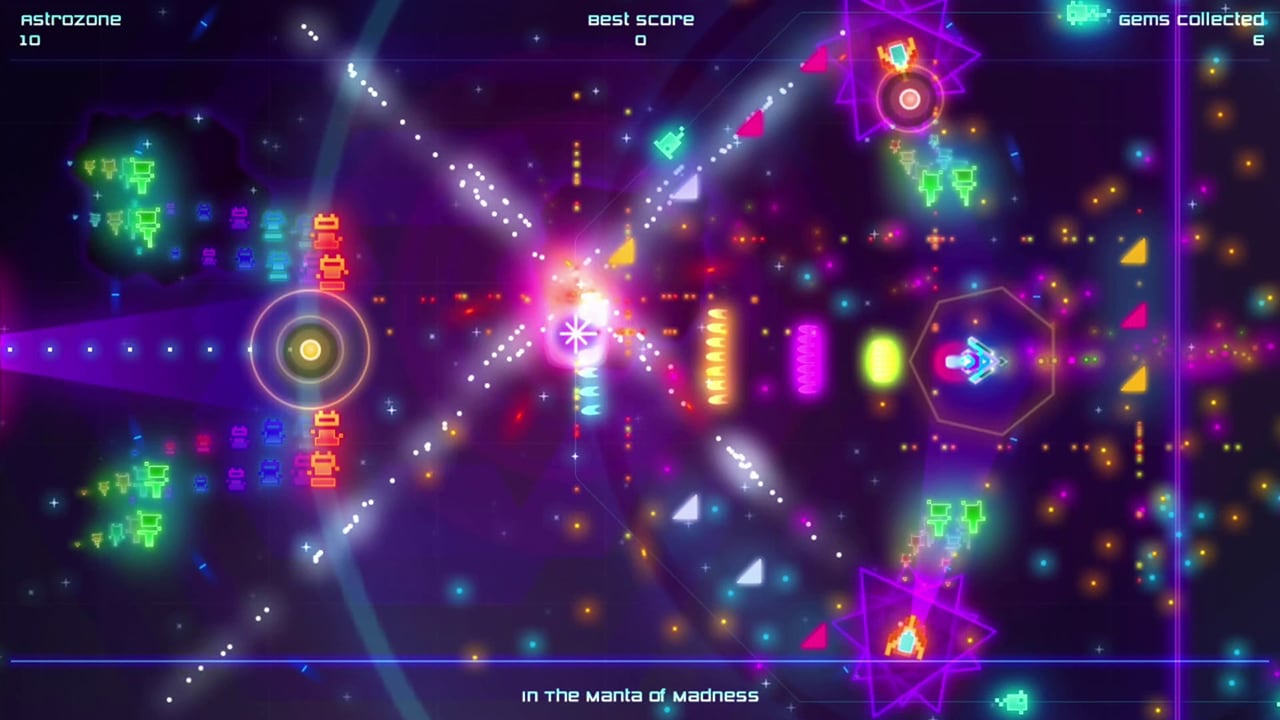Click the yellow bullseye target on the left
The width and height of the screenshot is (1280, 720).
(310, 350)
